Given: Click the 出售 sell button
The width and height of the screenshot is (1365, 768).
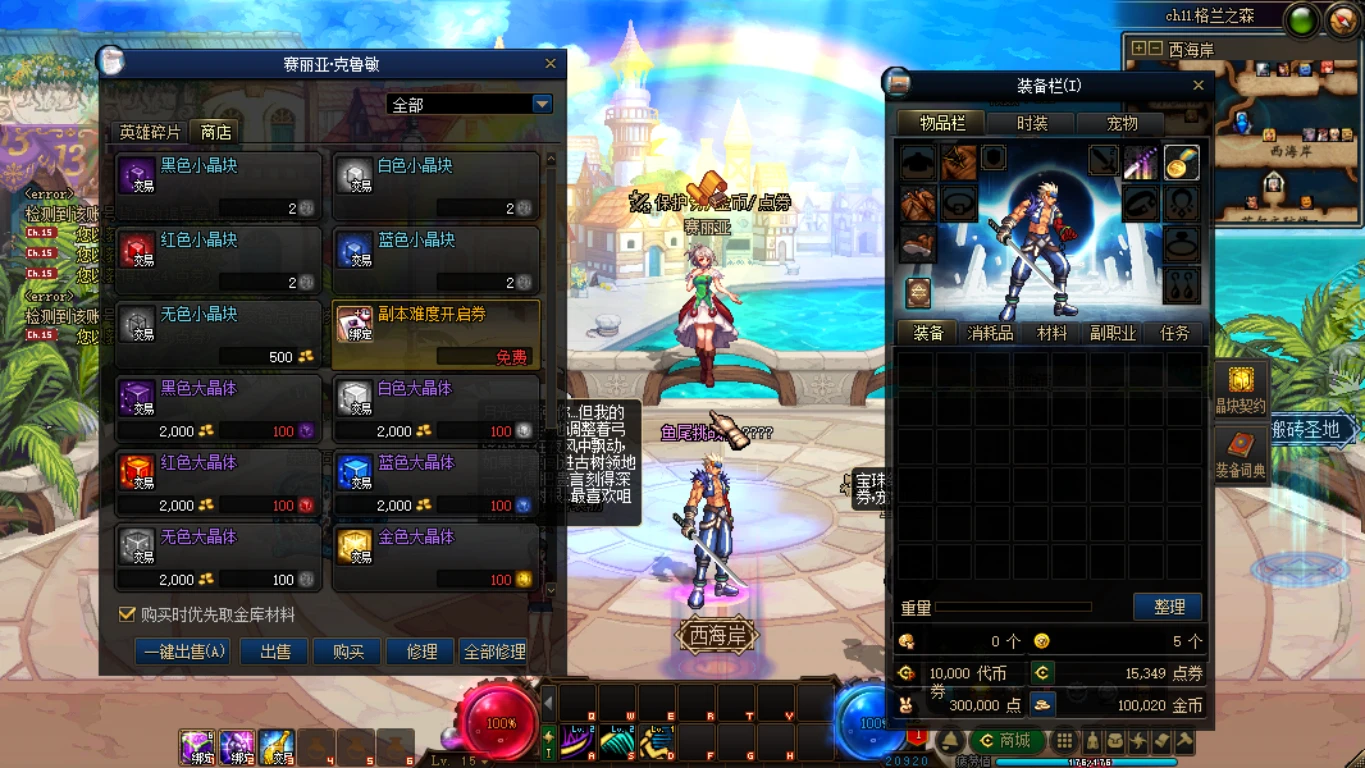Looking at the screenshot, I should (x=275, y=652).
